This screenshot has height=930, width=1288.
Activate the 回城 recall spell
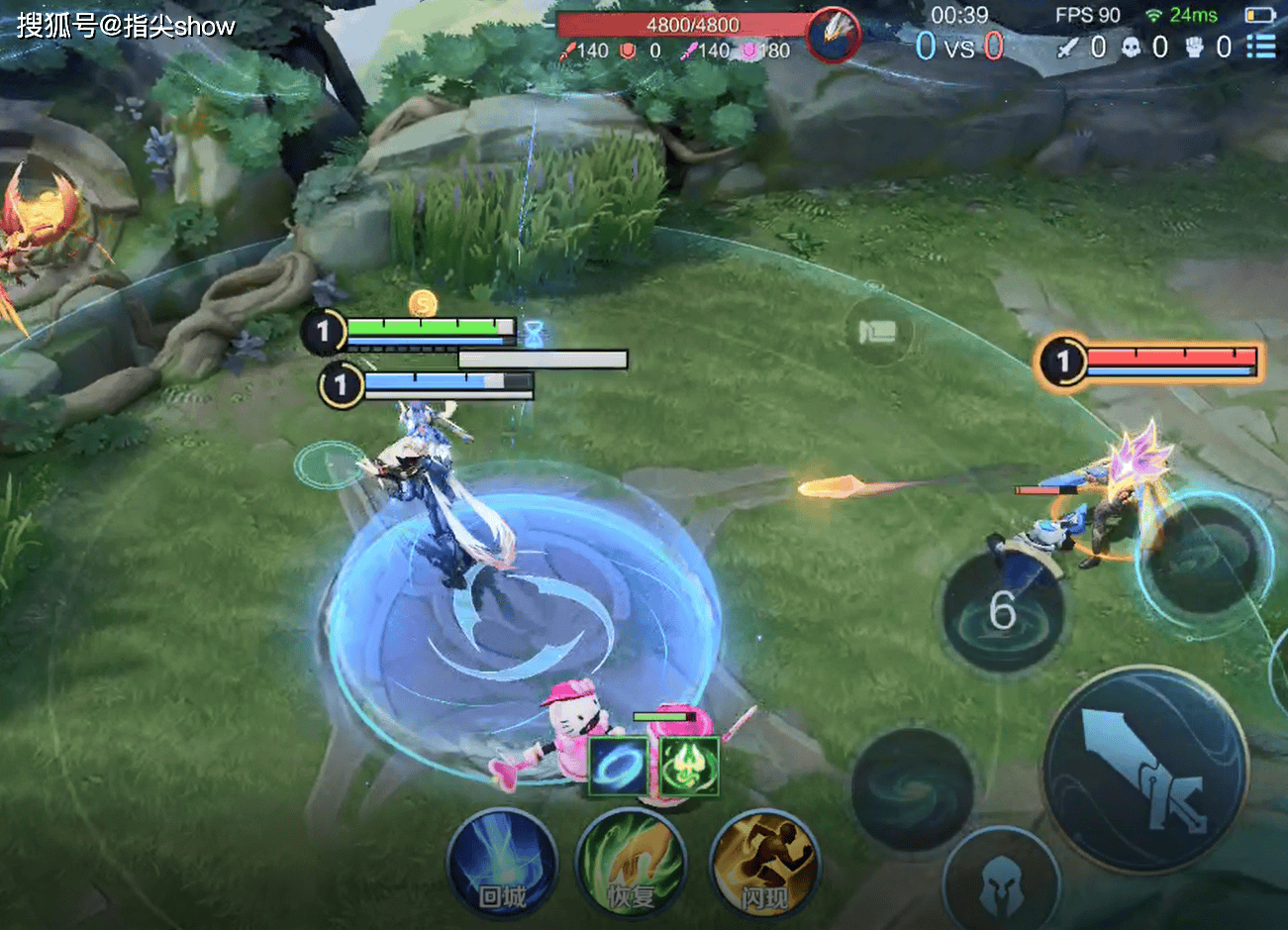[501, 864]
